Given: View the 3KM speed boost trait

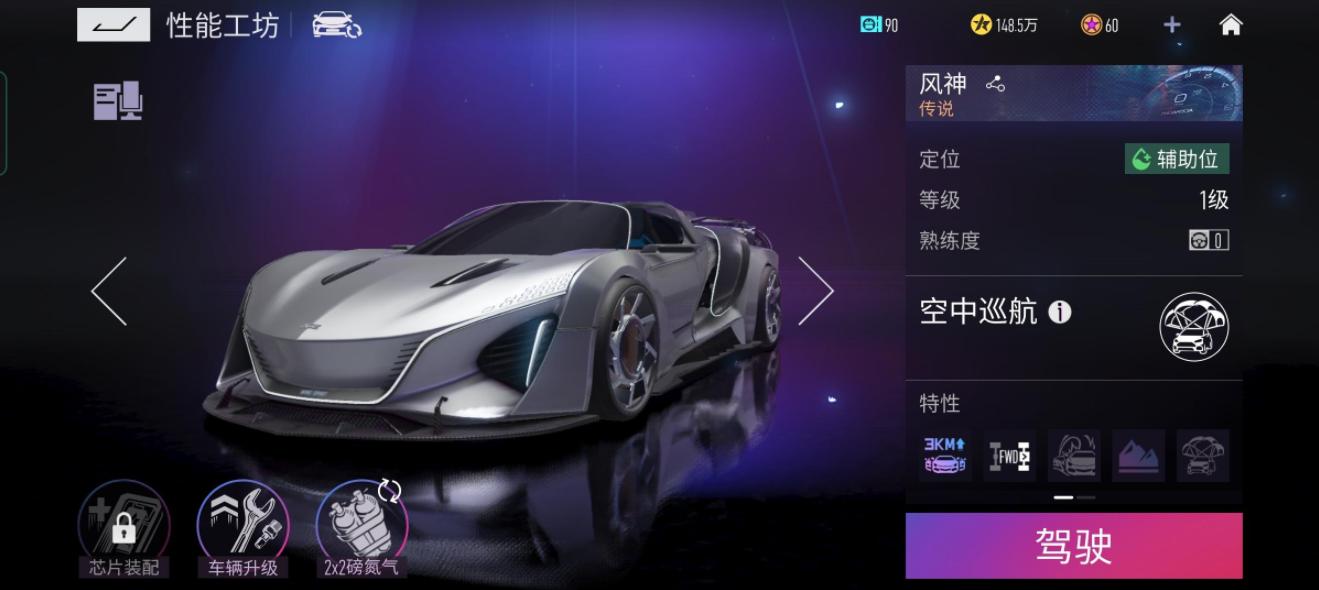Looking at the screenshot, I should pyautogui.click(x=945, y=456).
